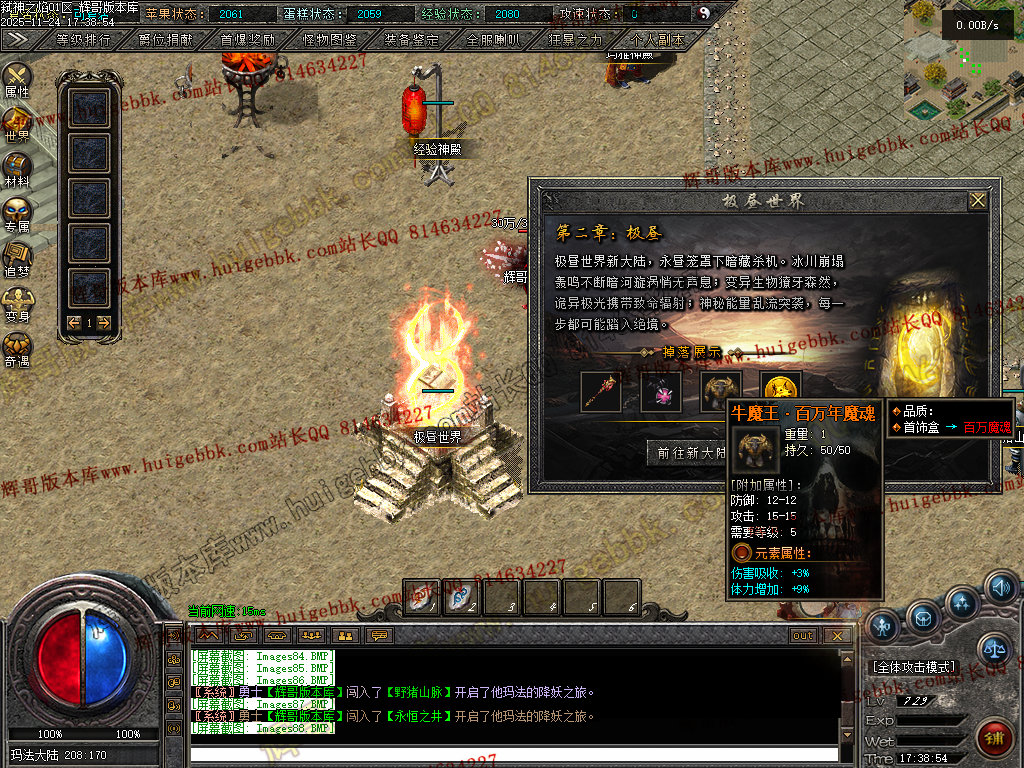This screenshot has width=1024, height=768.
Task: Open the 等级排行 ranking menu
Action: pos(84,40)
